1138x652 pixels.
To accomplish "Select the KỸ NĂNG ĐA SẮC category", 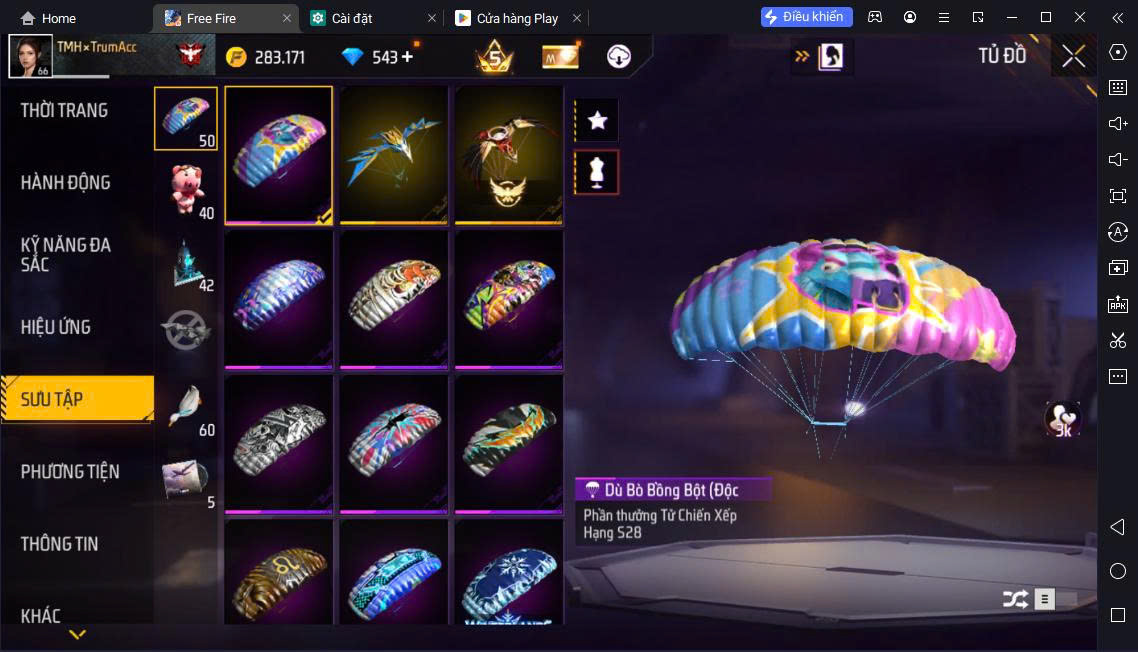I will click(x=66, y=254).
